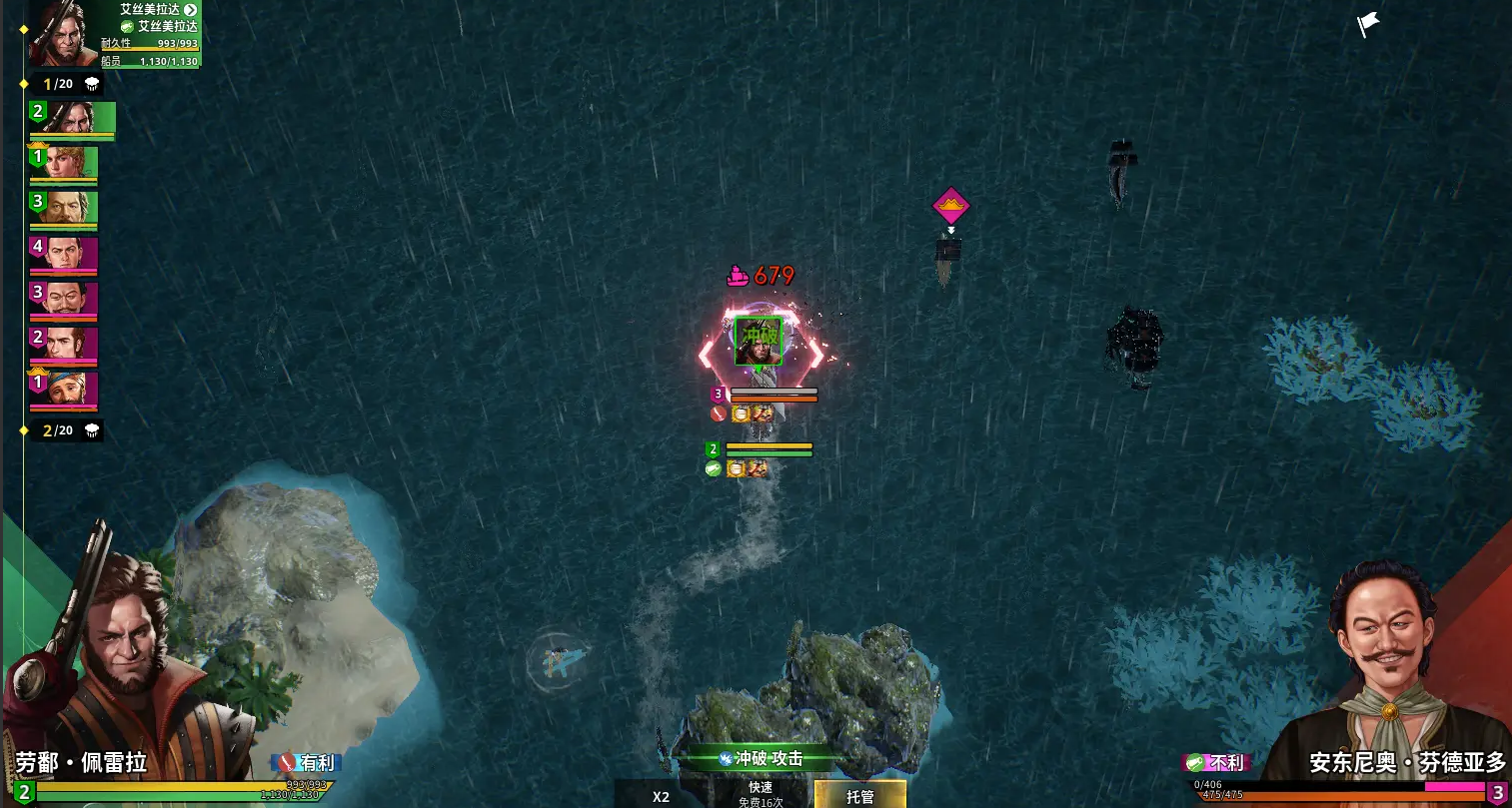Select green turn-order portrait numbered 2
The width and height of the screenshot is (1512, 808).
point(71,119)
